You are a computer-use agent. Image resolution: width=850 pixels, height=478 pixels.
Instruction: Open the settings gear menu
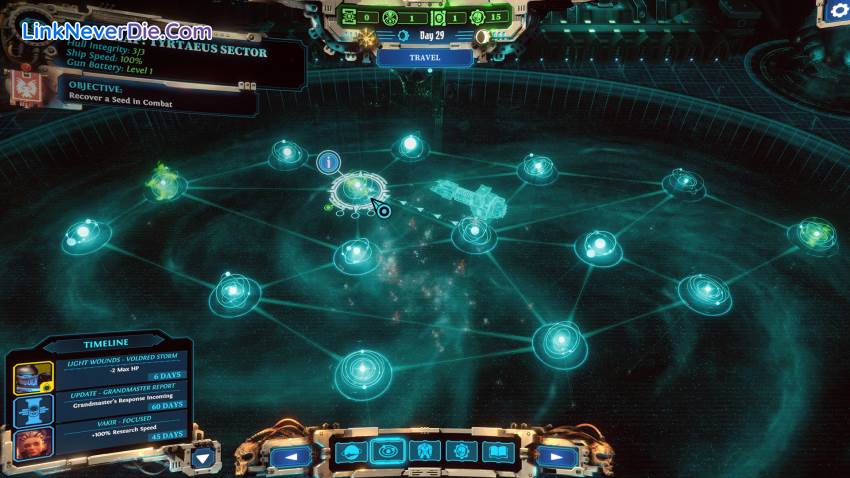(834, 13)
